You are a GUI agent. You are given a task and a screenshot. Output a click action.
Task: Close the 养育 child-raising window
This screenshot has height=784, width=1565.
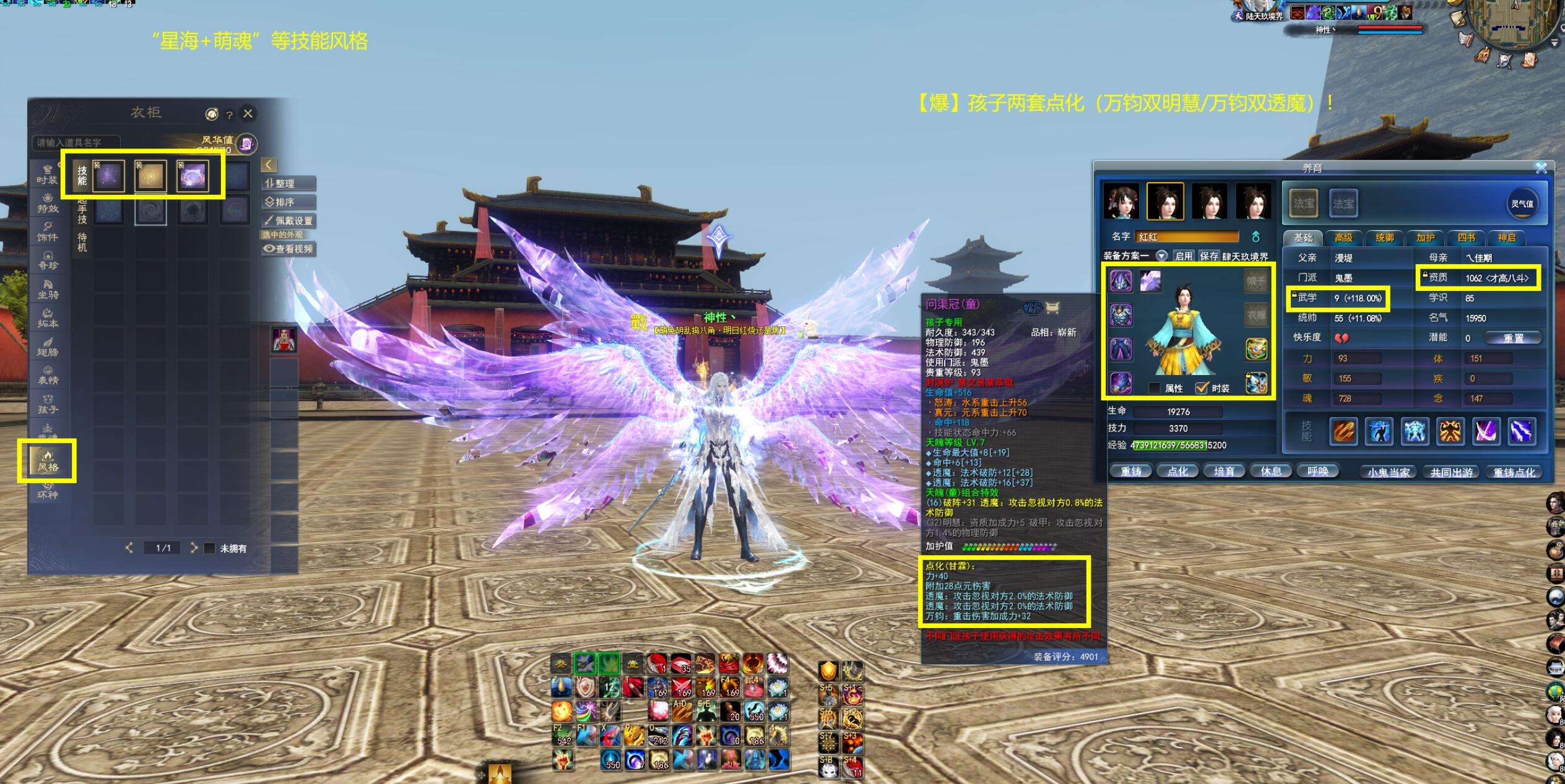1541,168
